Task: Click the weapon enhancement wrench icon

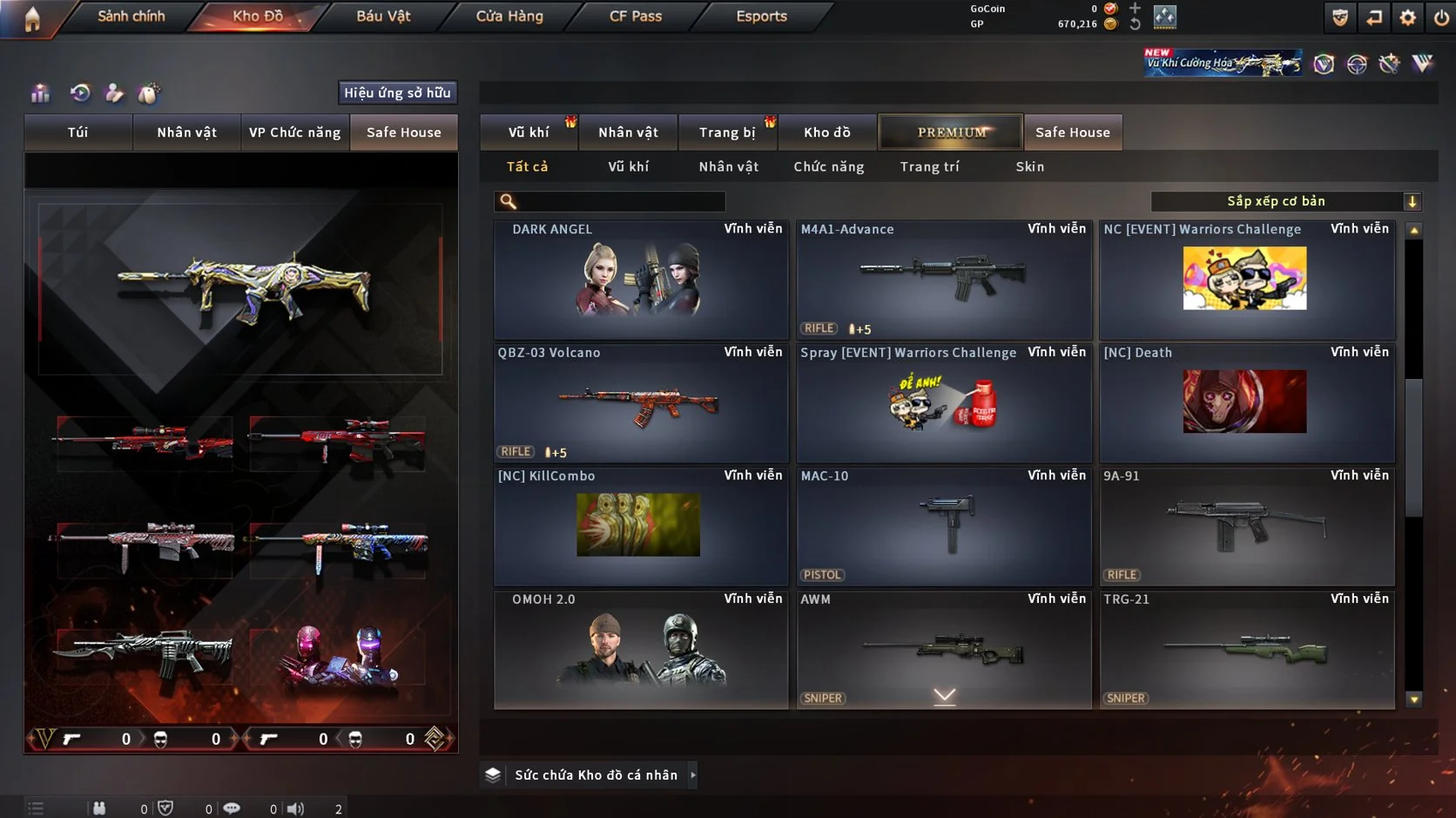Action: coord(1390,62)
